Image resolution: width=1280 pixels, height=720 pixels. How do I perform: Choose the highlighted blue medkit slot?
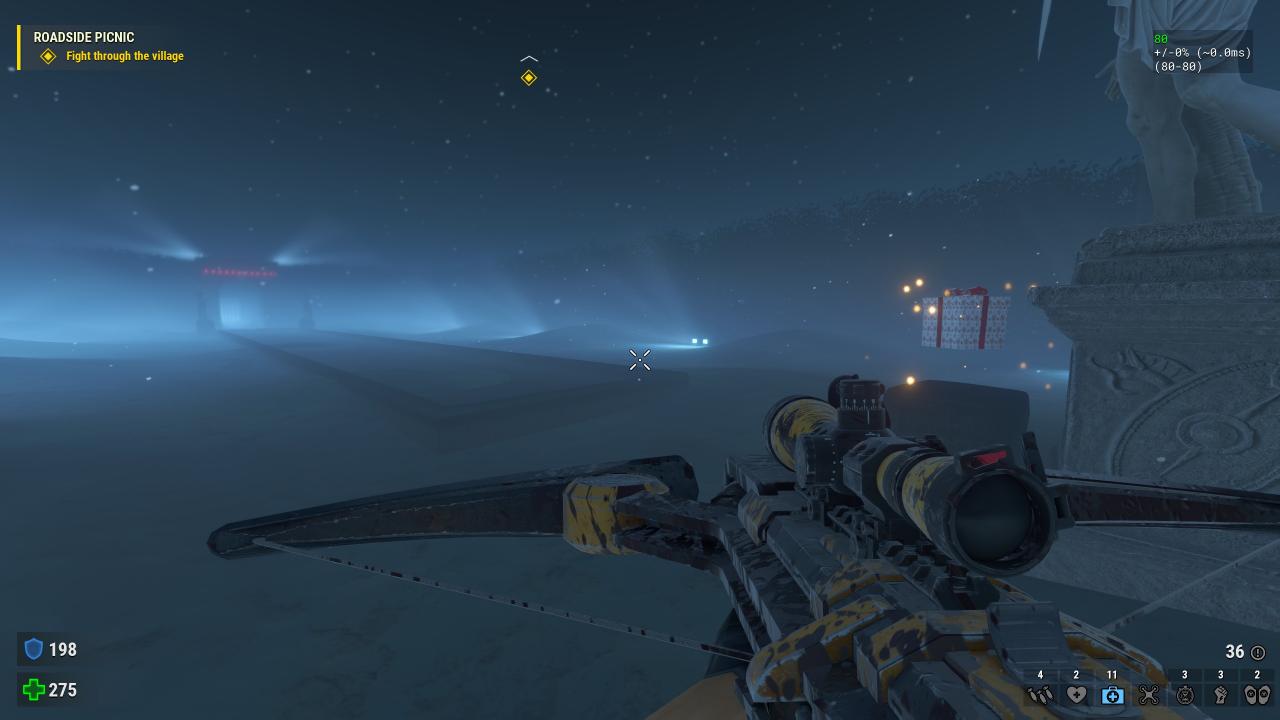(1112, 694)
